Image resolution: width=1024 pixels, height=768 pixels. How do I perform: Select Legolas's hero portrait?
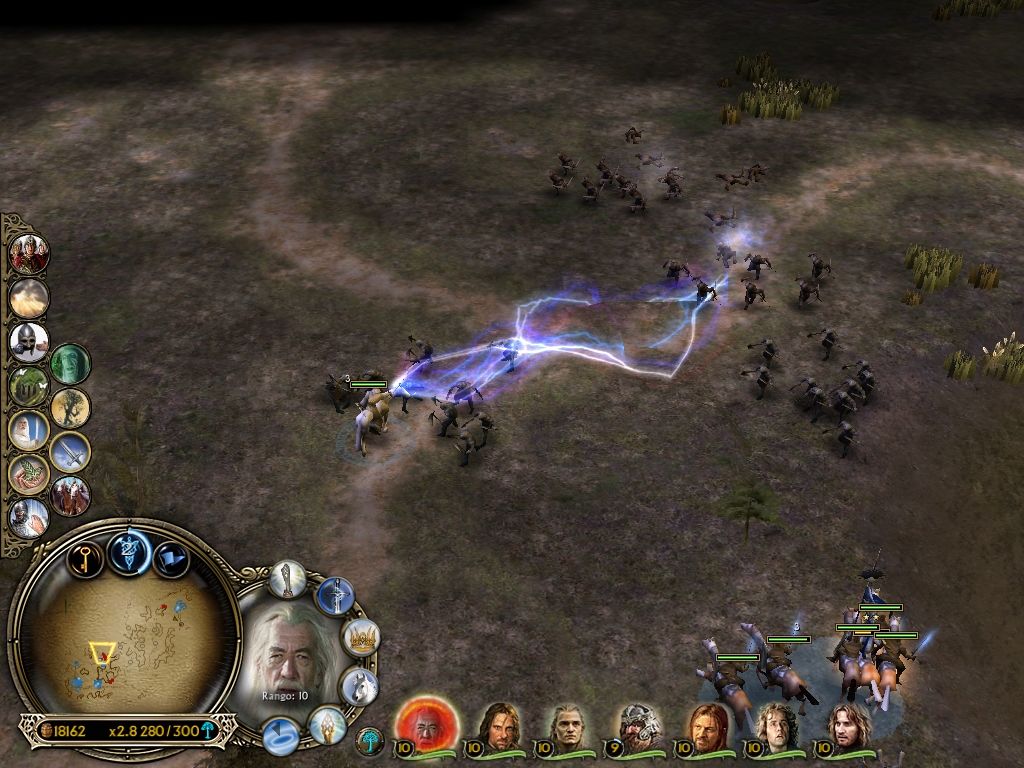[x=567, y=726]
